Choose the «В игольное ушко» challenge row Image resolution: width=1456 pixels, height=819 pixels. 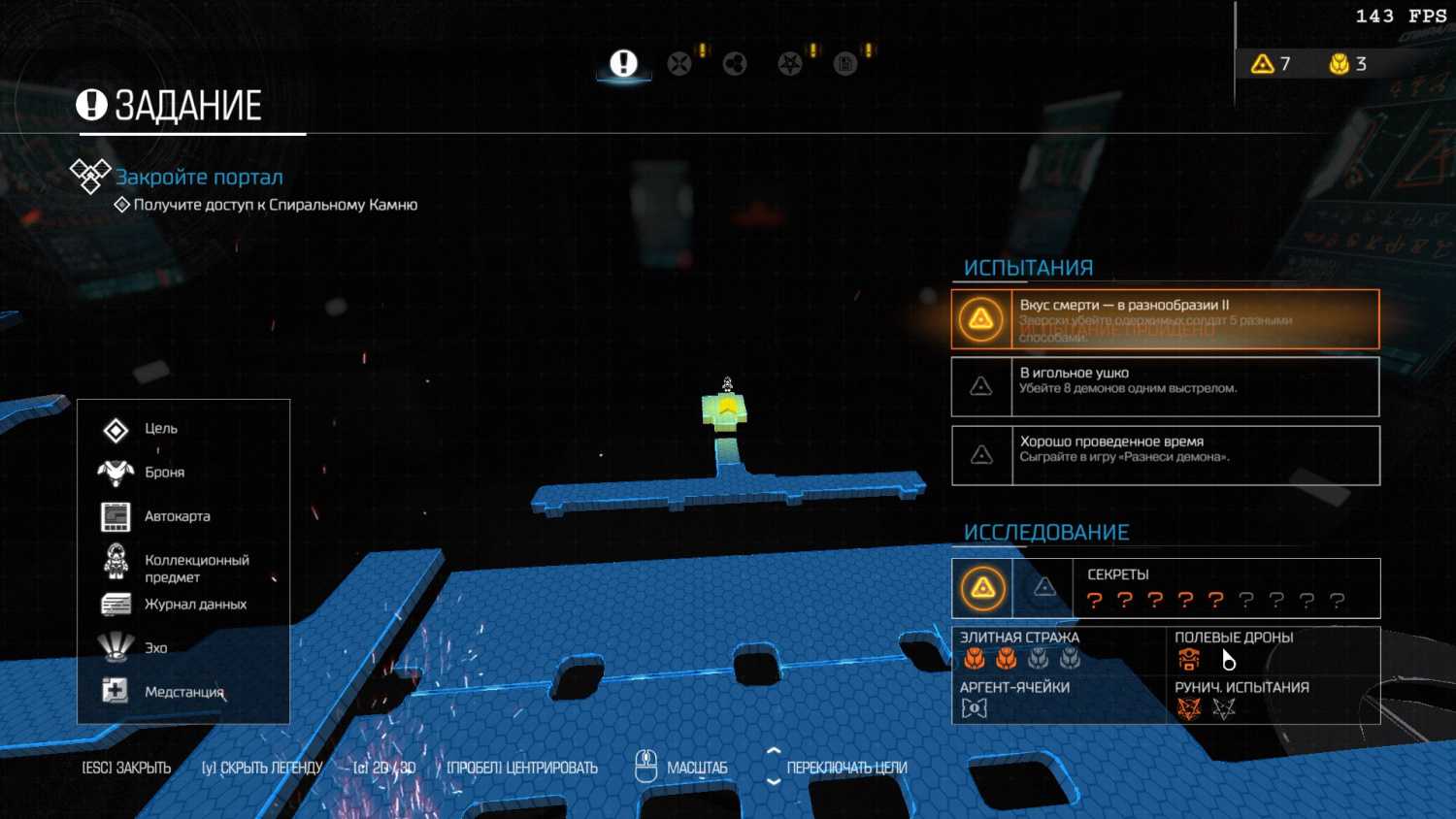click(x=1165, y=386)
